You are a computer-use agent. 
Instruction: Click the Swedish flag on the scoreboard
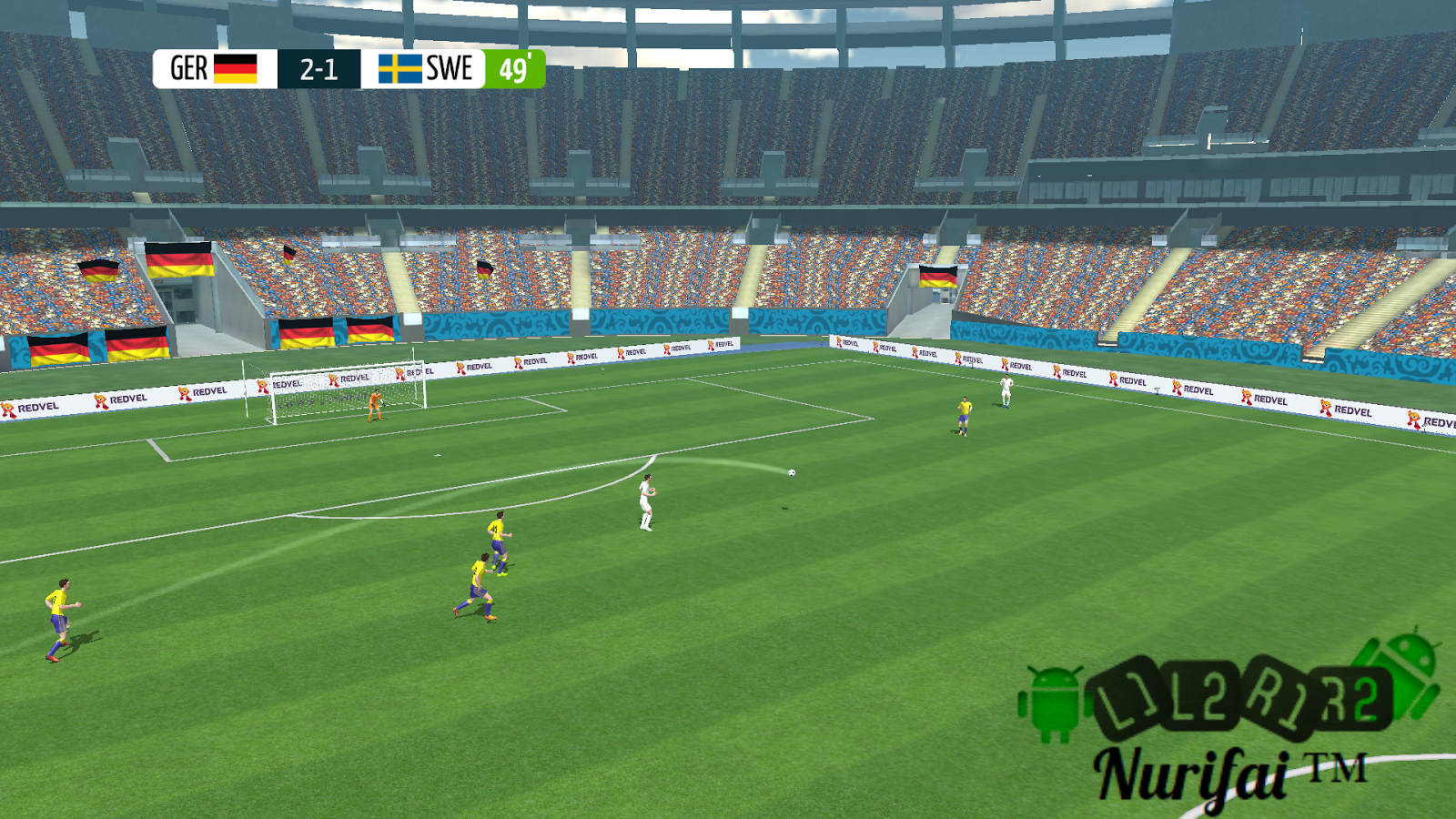pyautogui.click(x=399, y=67)
